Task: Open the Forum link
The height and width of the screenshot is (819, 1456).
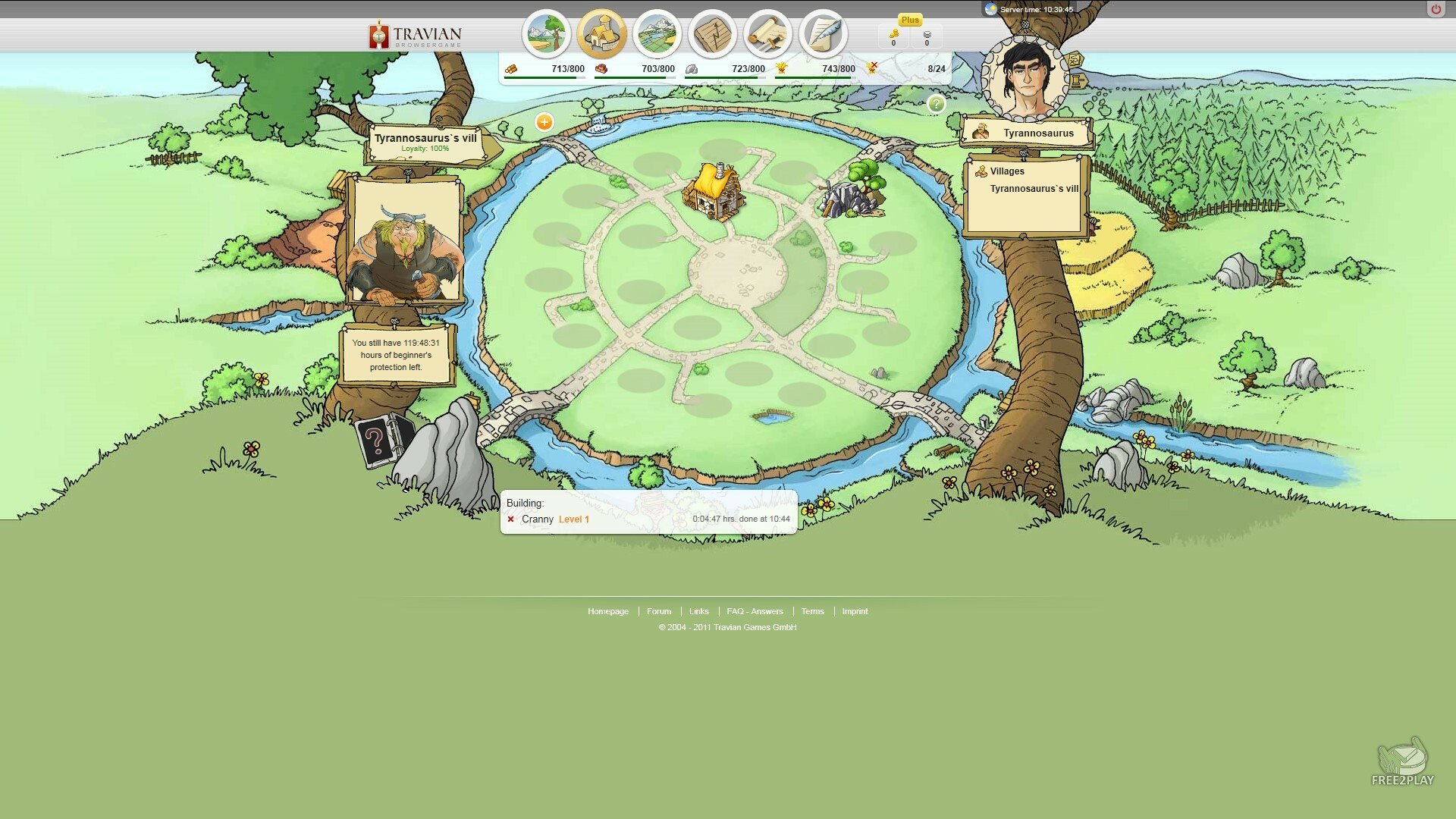Action: [658, 611]
